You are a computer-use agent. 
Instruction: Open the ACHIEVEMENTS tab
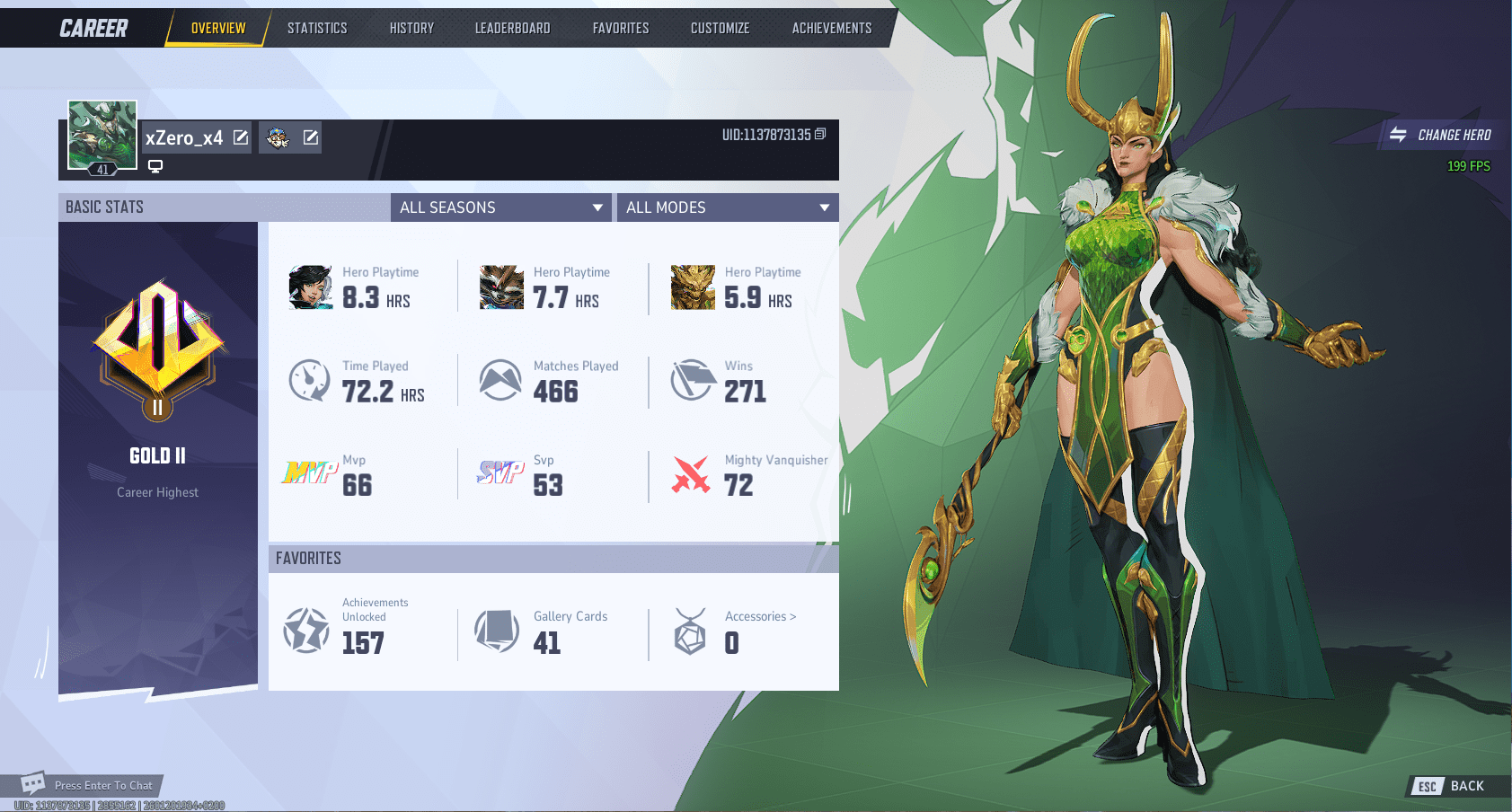click(x=831, y=28)
